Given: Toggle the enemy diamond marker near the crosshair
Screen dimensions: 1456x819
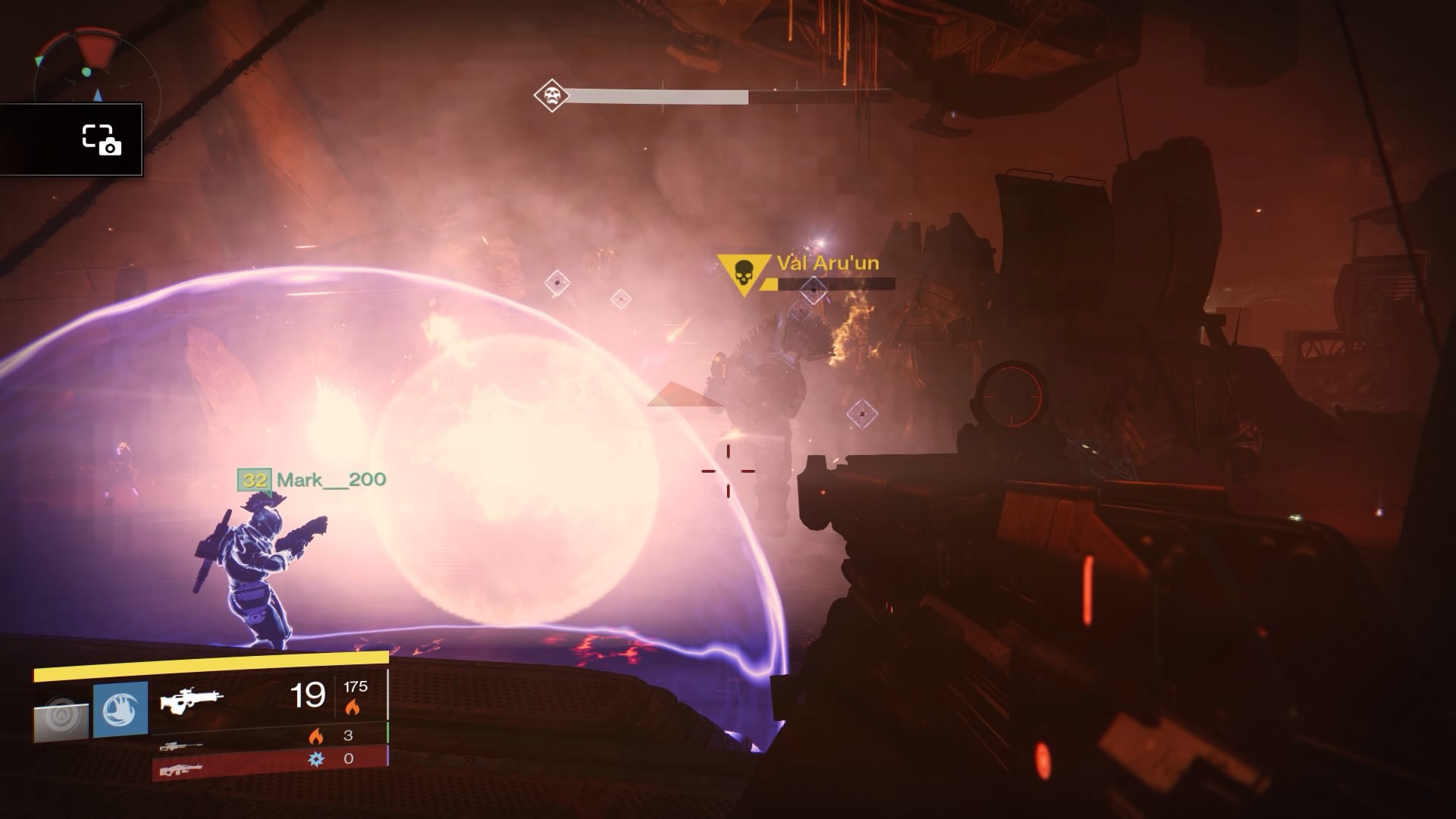Looking at the screenshot, I should coord(861,413).
